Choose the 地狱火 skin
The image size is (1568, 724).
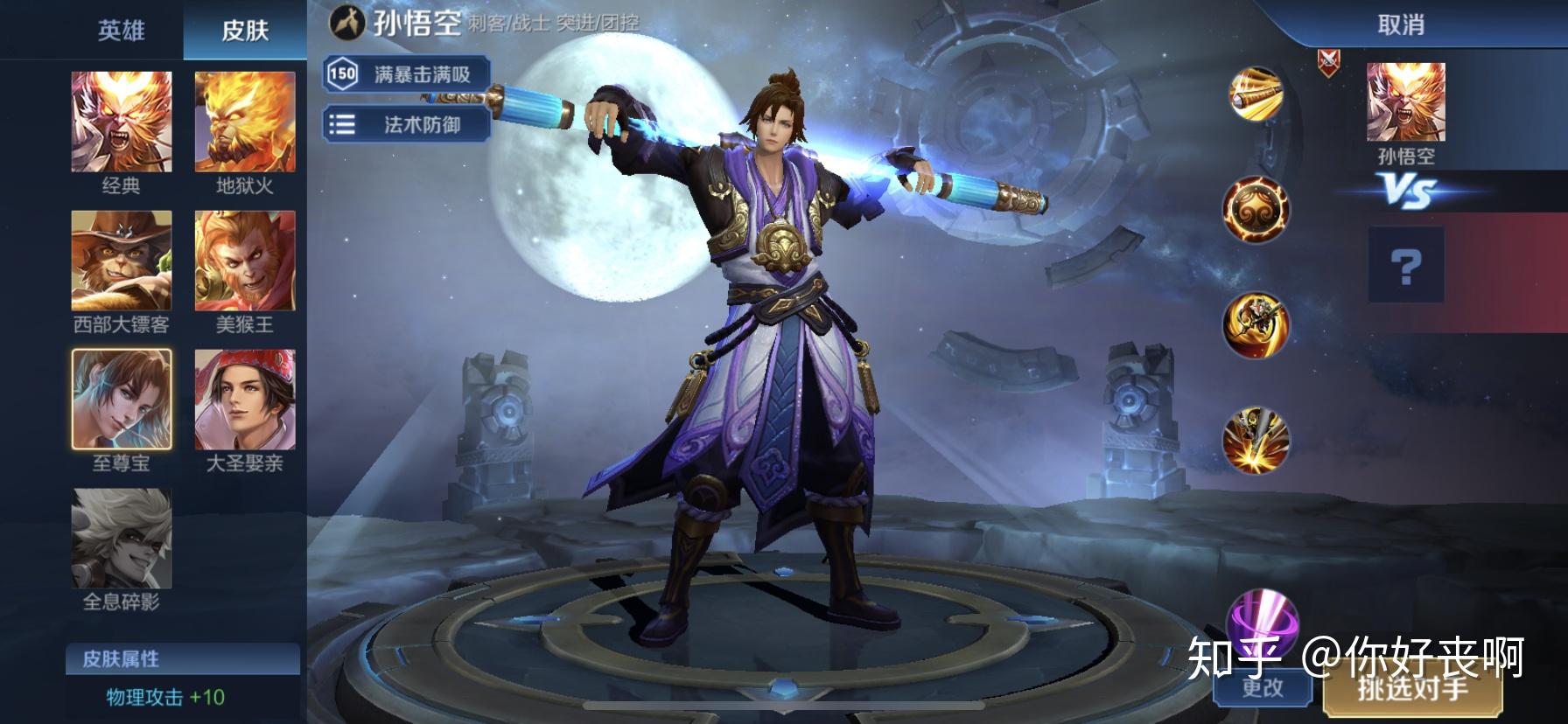[x=245, y=122]
